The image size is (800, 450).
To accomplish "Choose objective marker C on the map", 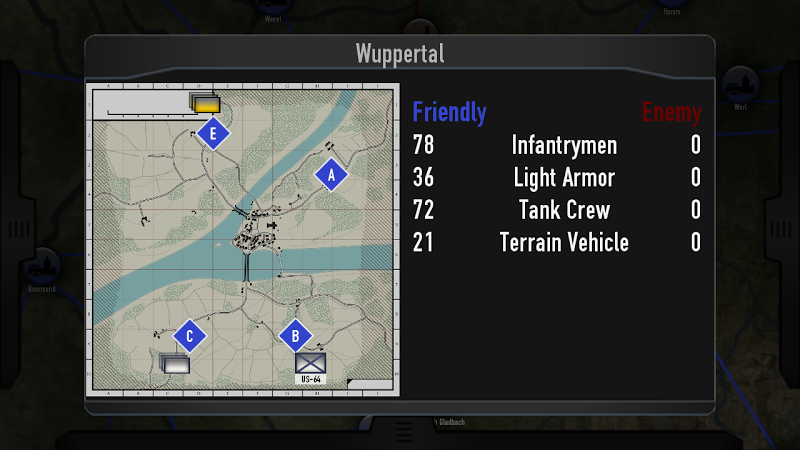I will pos(189,336).
